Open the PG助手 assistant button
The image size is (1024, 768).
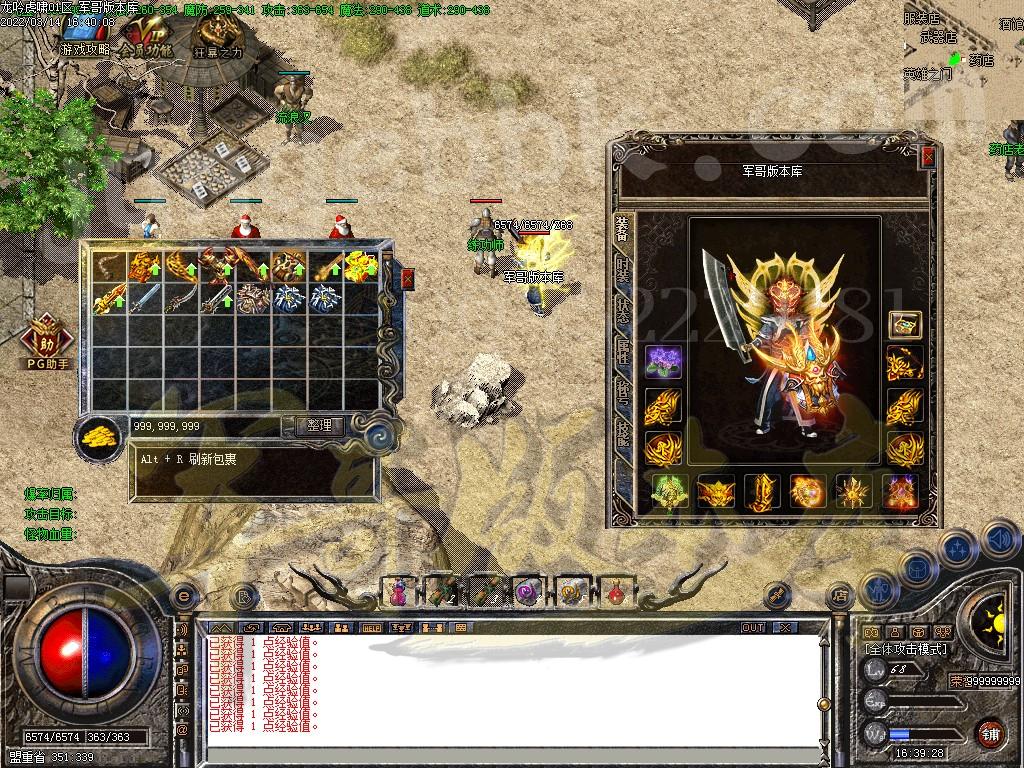click(x=48, y=342)
